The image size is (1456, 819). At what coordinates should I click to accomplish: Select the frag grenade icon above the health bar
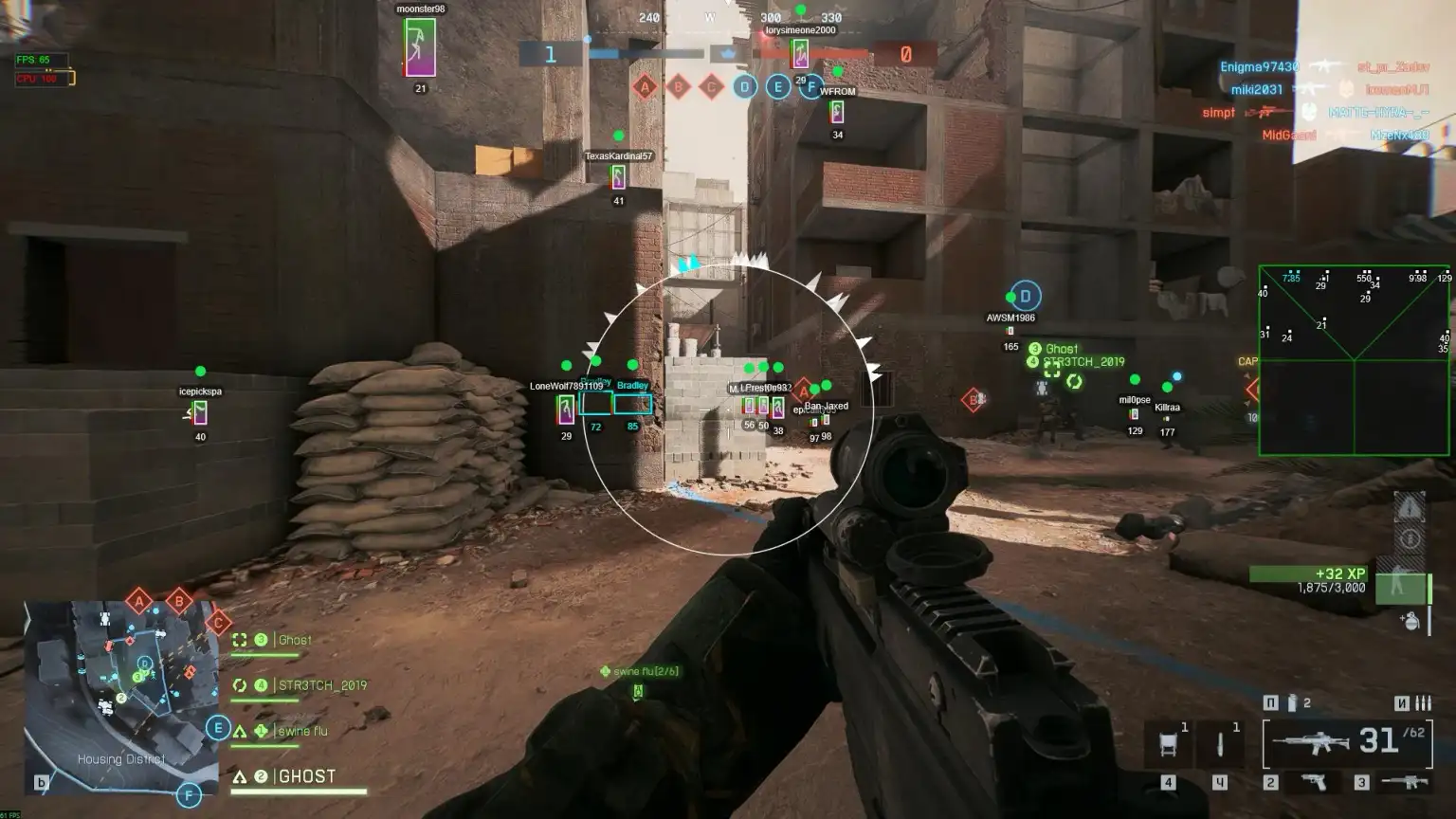[1410, 624]
